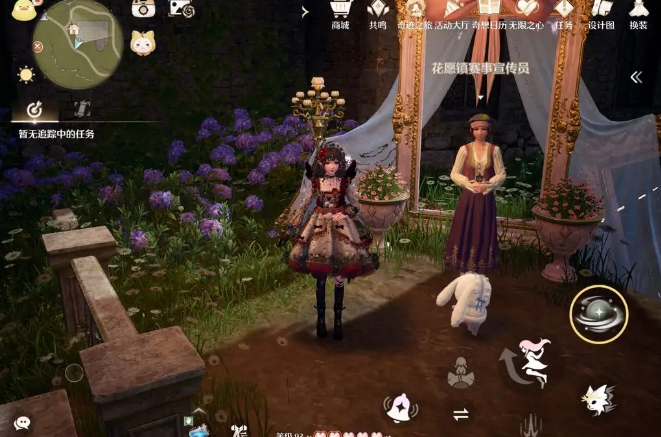Click the sun time-of-day icon
The width and height of the screenshot is (661, 437).
[26, 74]
